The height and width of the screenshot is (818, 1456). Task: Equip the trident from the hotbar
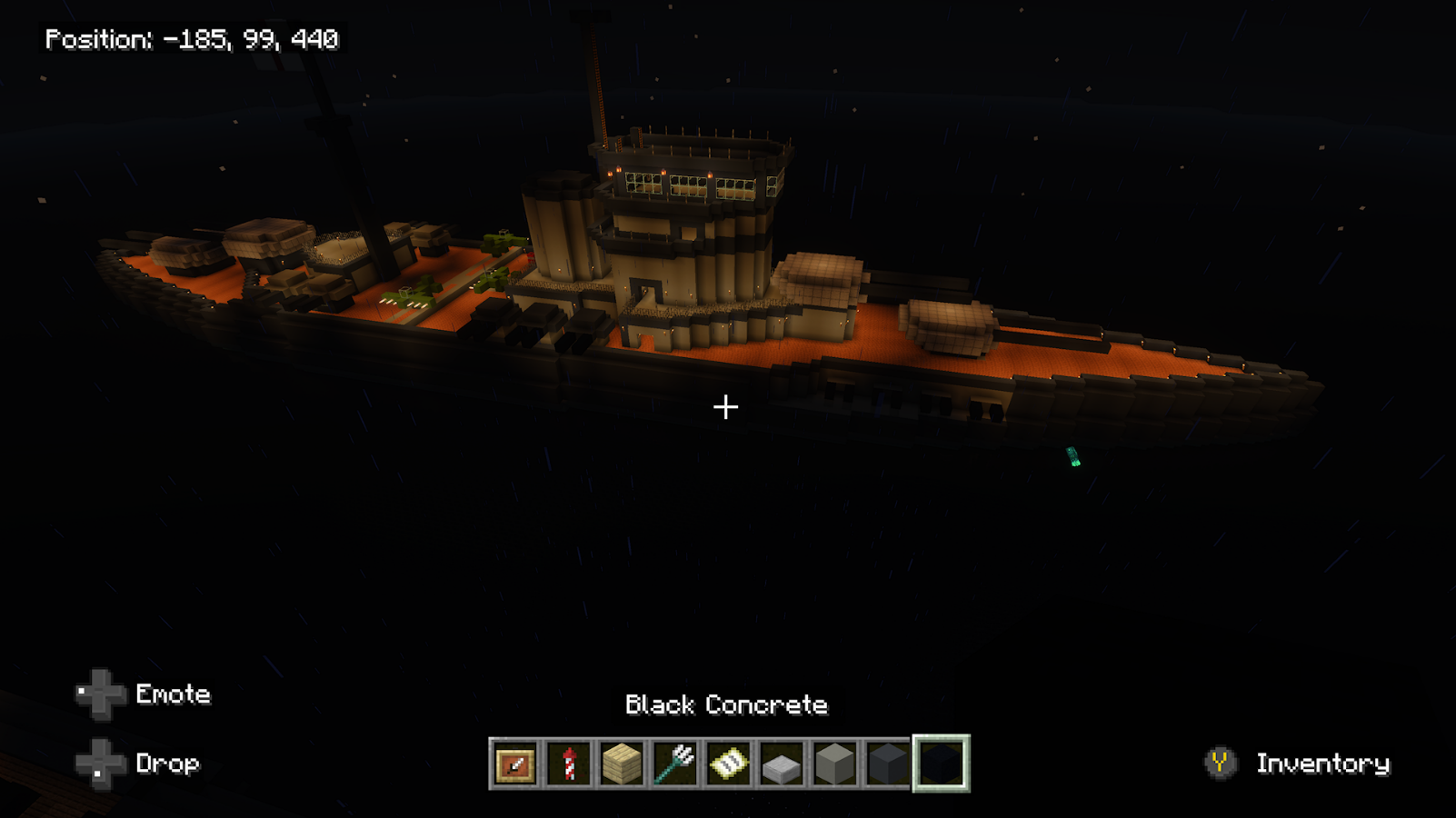point(675,763)
